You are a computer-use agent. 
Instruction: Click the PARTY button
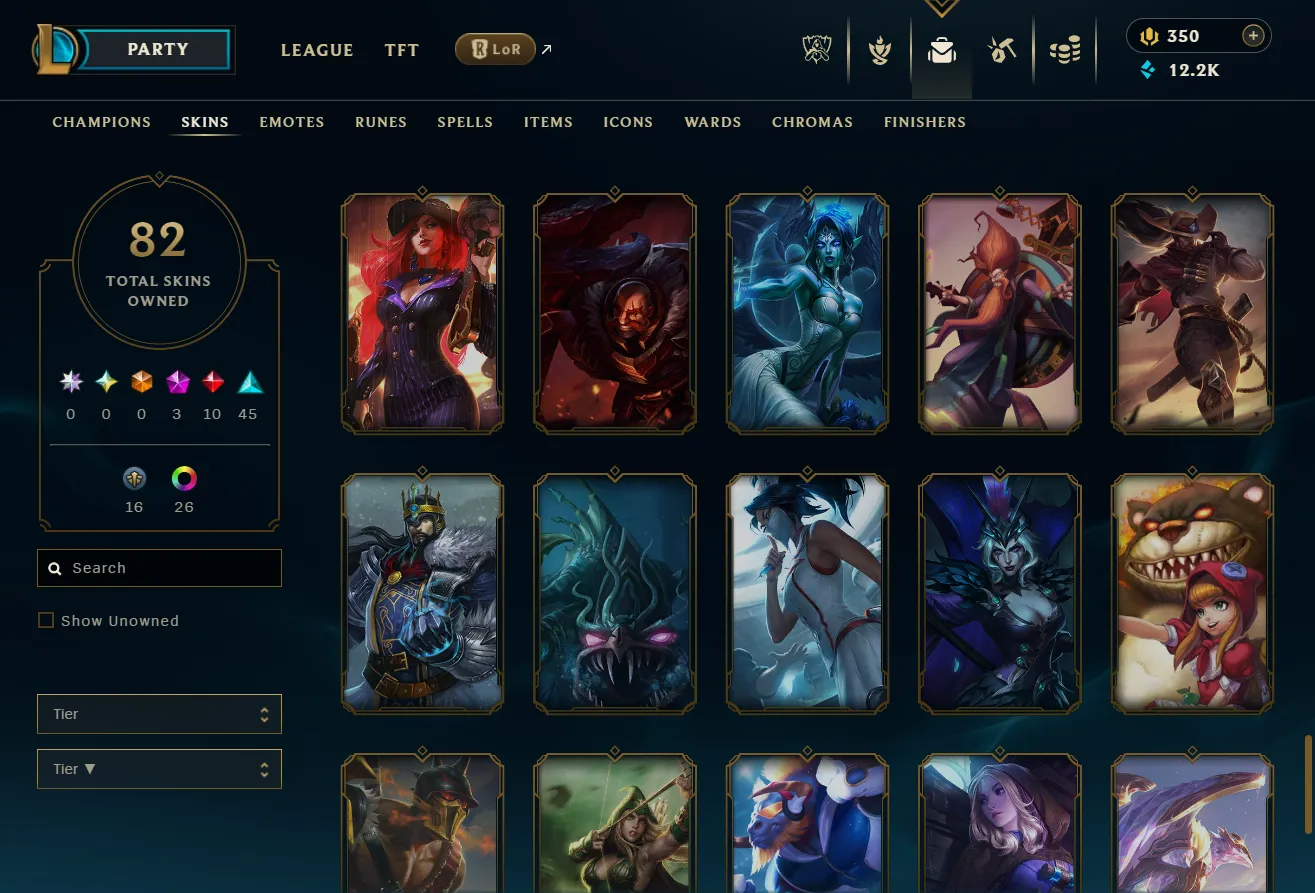point(160,49)
